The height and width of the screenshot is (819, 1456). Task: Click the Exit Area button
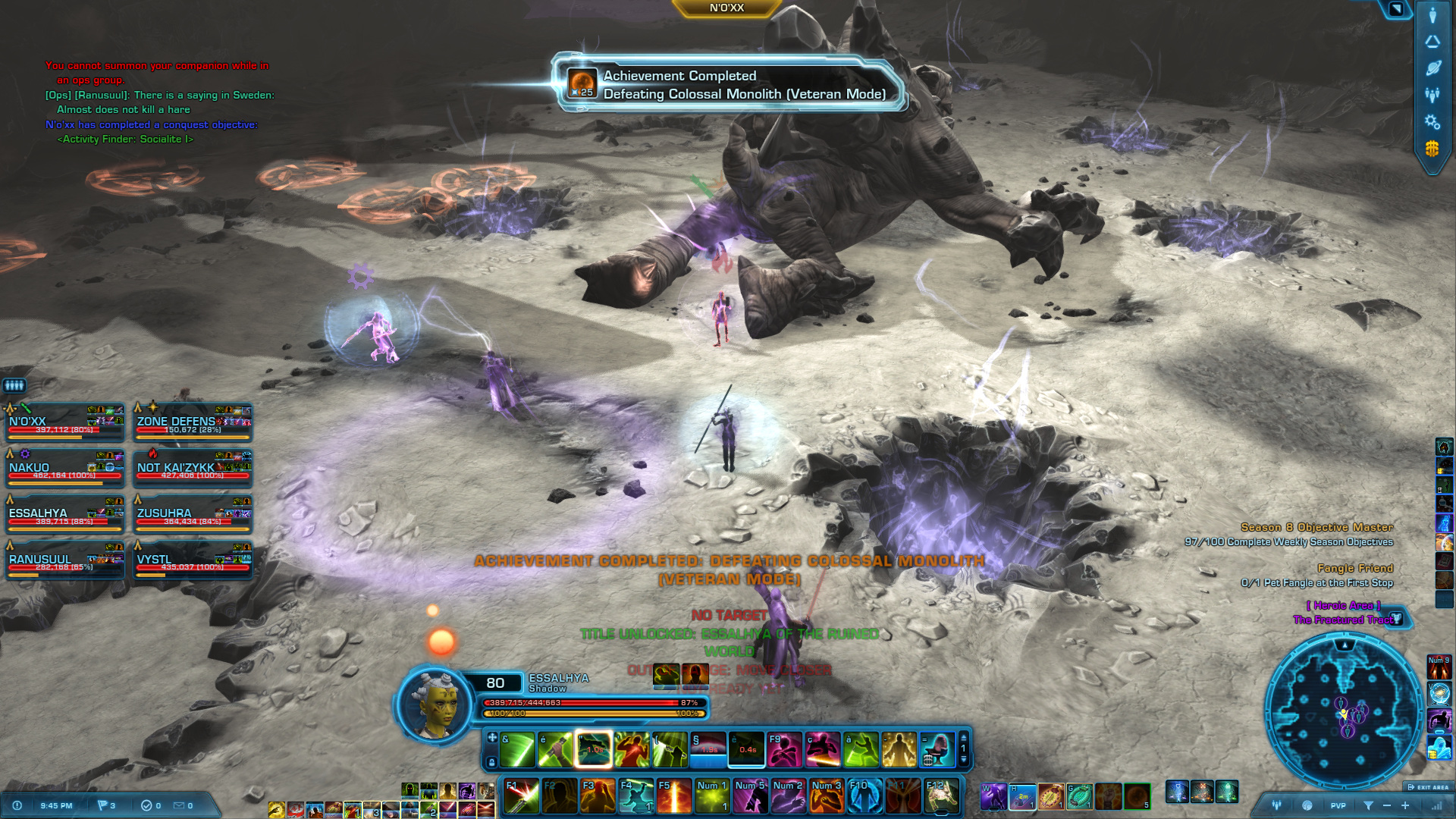point(1428,787)
